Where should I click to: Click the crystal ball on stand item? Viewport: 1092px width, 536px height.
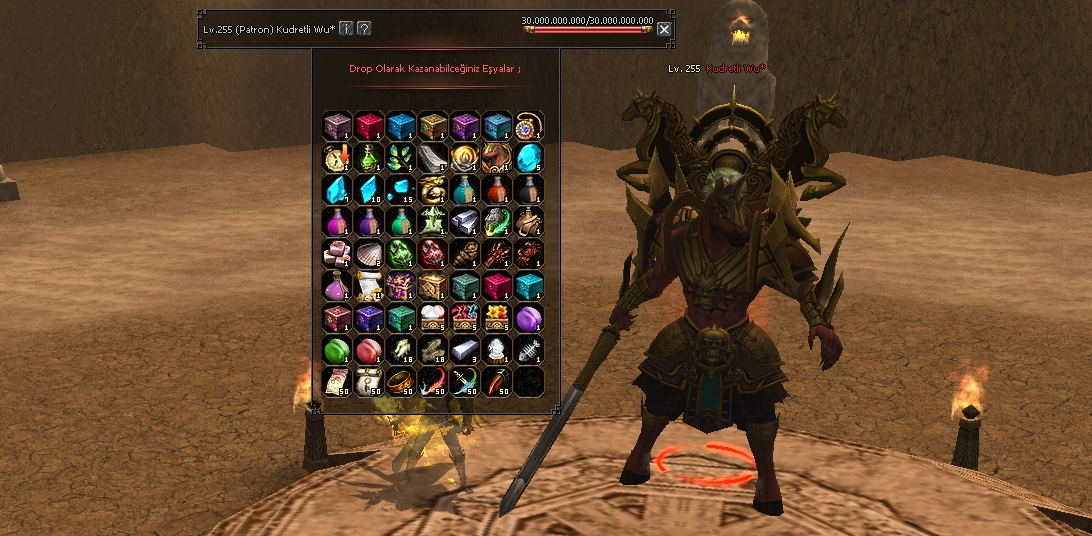click(x=497, y=350)
